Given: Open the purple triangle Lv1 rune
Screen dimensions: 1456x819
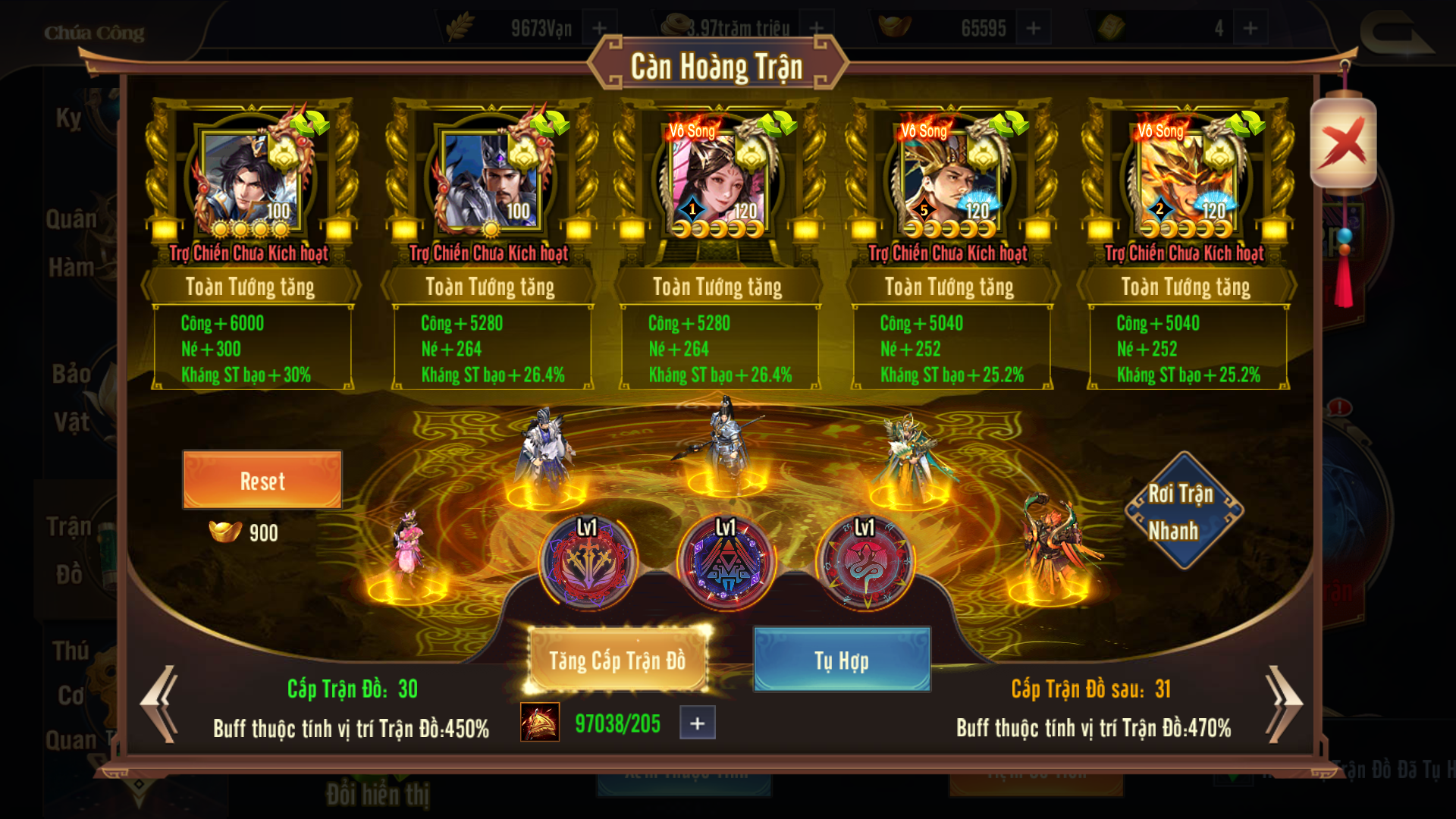Looking at the screenshot, I should click(x=726, y=563).
